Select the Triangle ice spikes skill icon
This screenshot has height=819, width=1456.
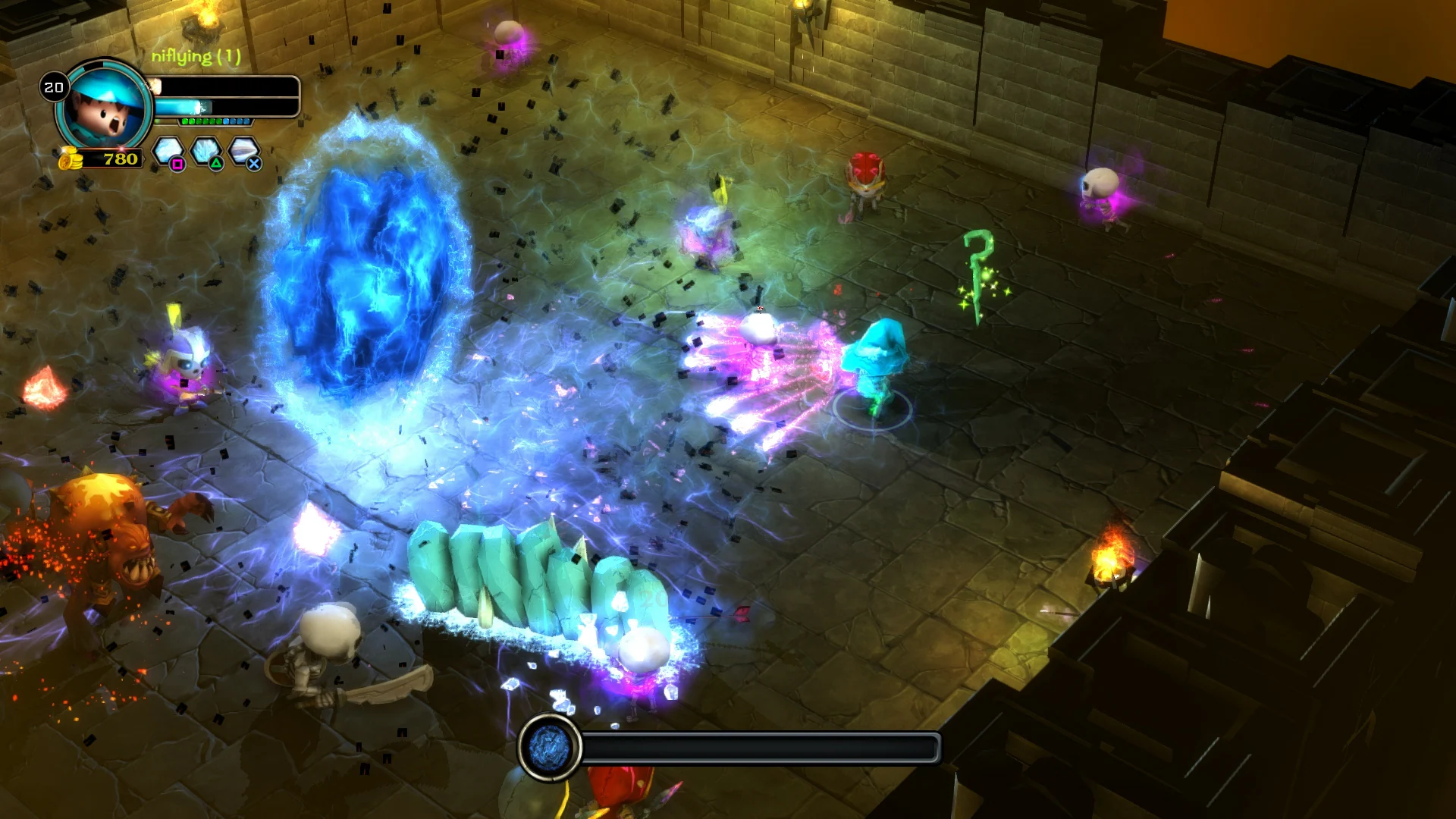205,149
